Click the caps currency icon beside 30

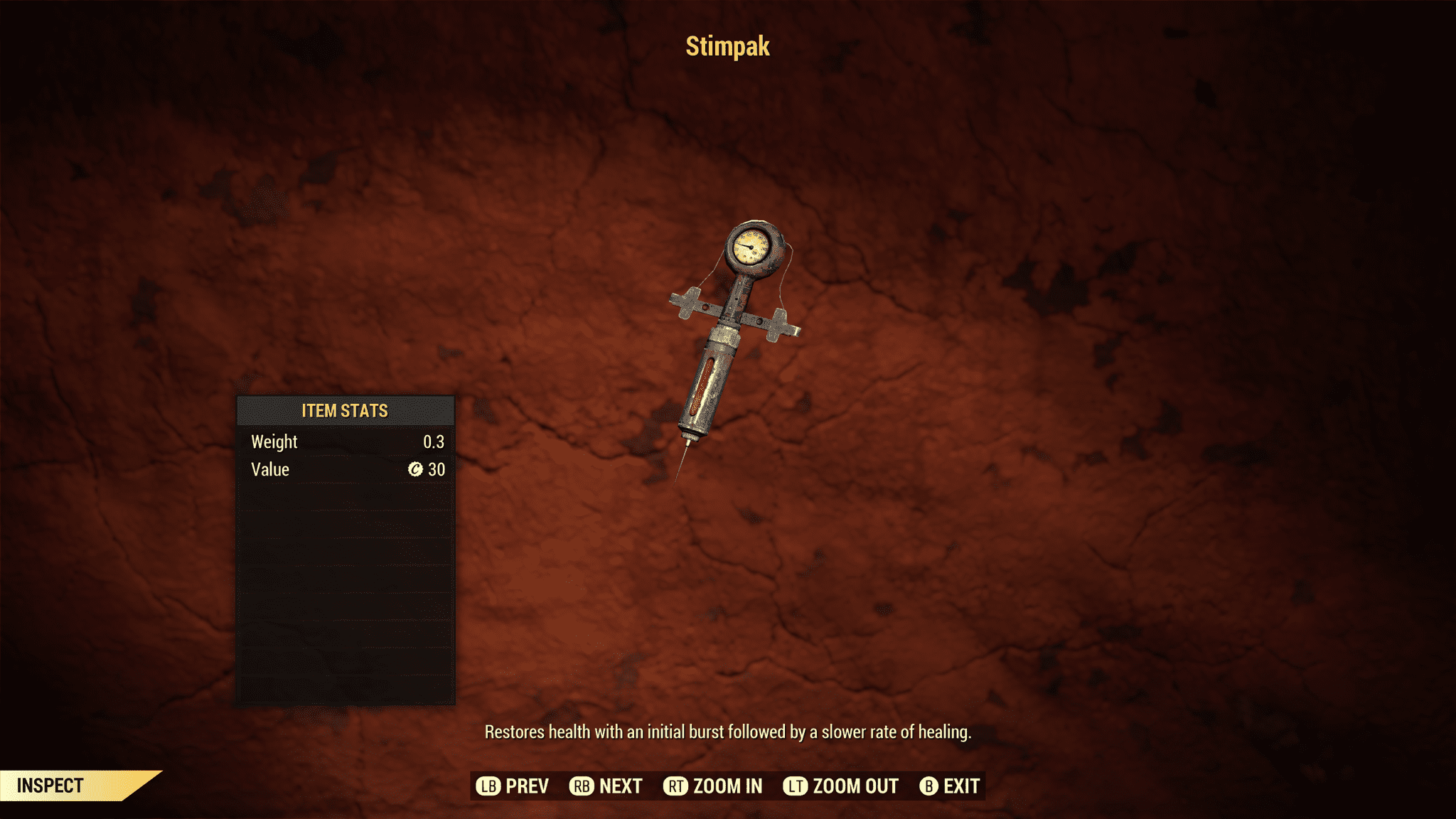416,469
